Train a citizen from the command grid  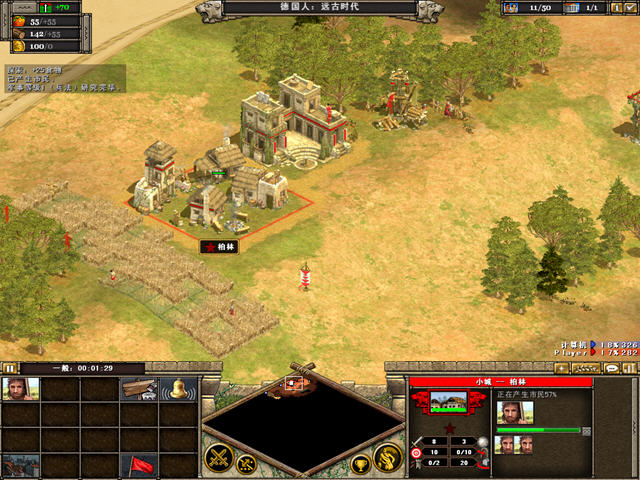click(x=21, y=389)
